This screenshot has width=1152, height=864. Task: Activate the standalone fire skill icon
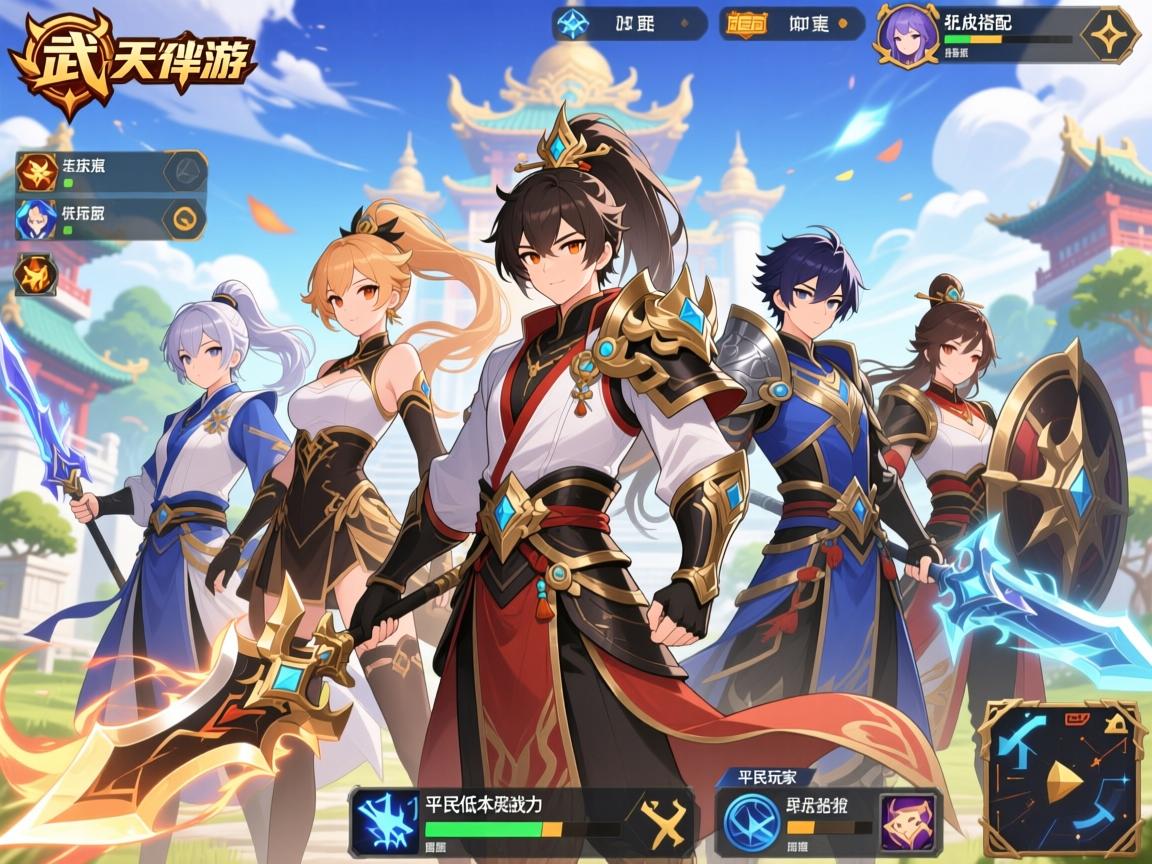point(34,274)
